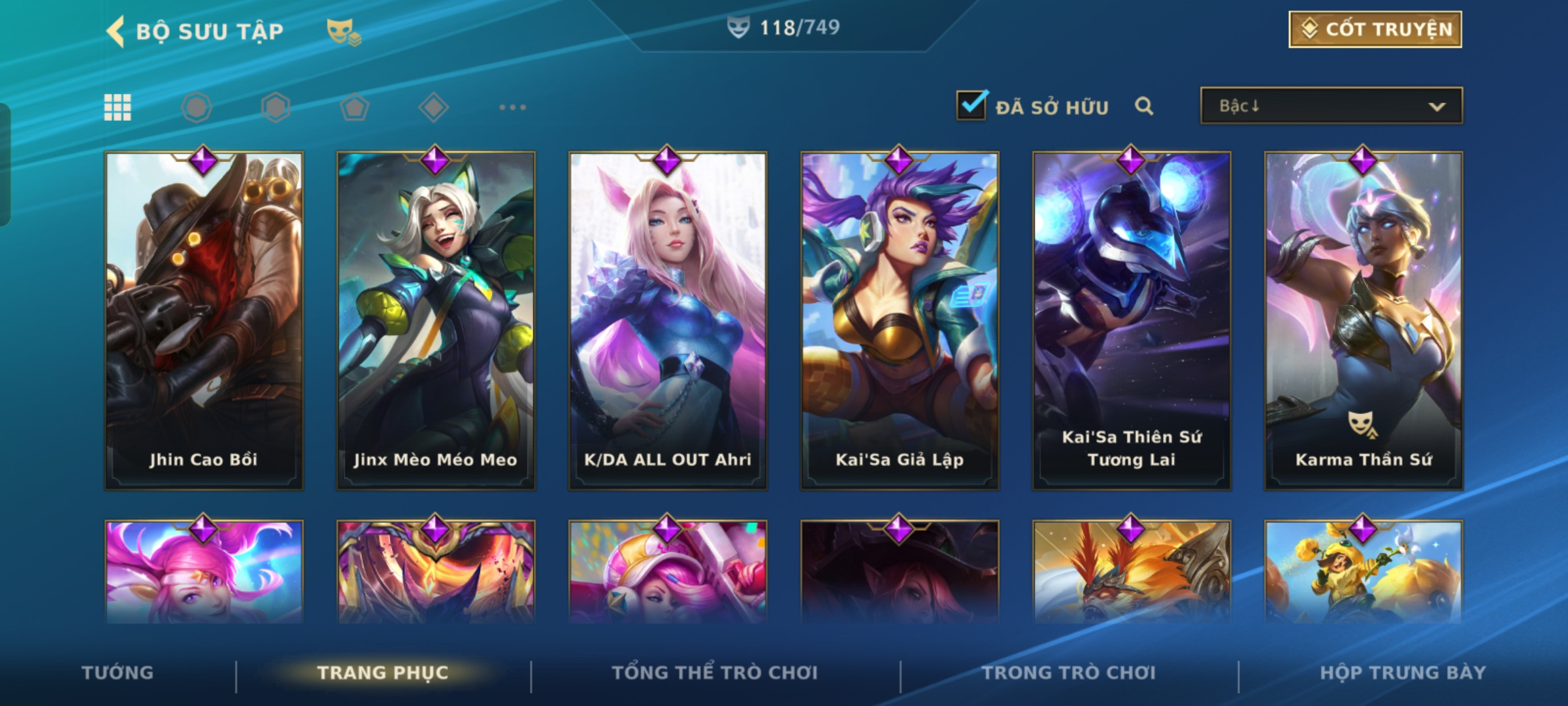Open Kai'Sa Thiên Sứ Tương Lai skin
The width and height of the screenshot is (1568, 706).
pos(1132,320)
